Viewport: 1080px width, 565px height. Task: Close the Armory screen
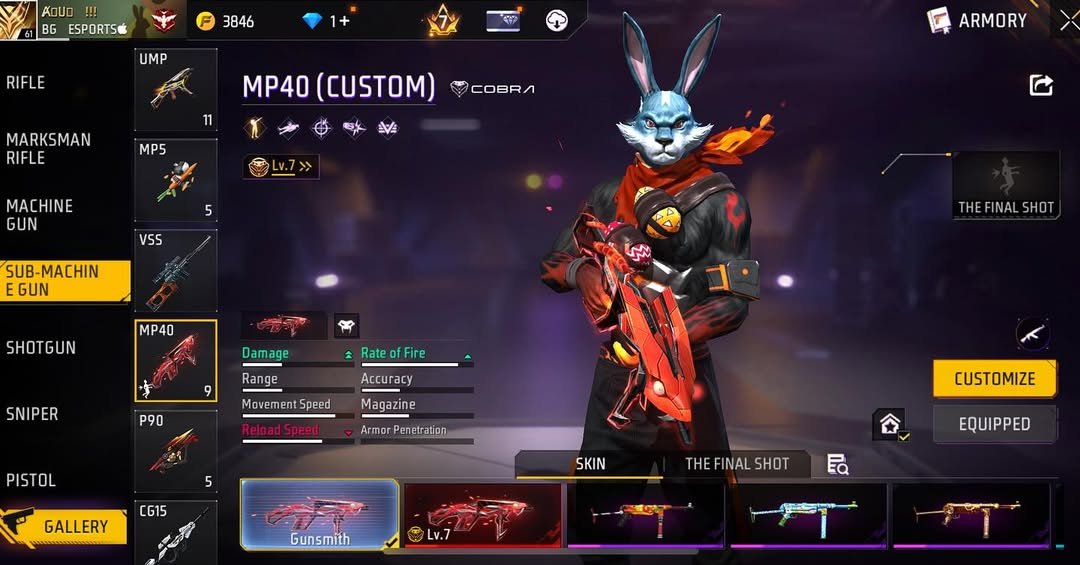tap(1068, 20)
